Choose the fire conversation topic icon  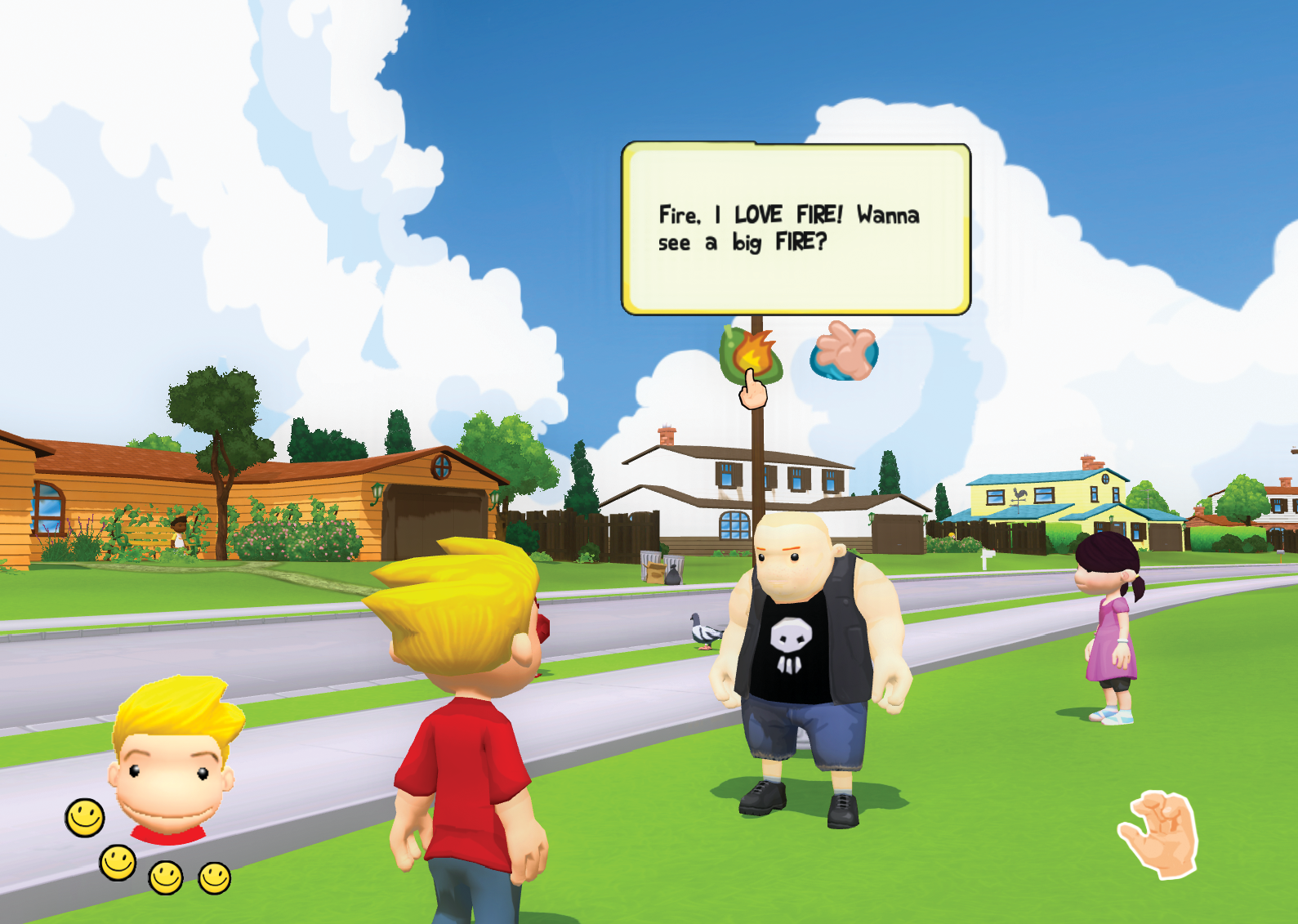(x=751, y=355)
